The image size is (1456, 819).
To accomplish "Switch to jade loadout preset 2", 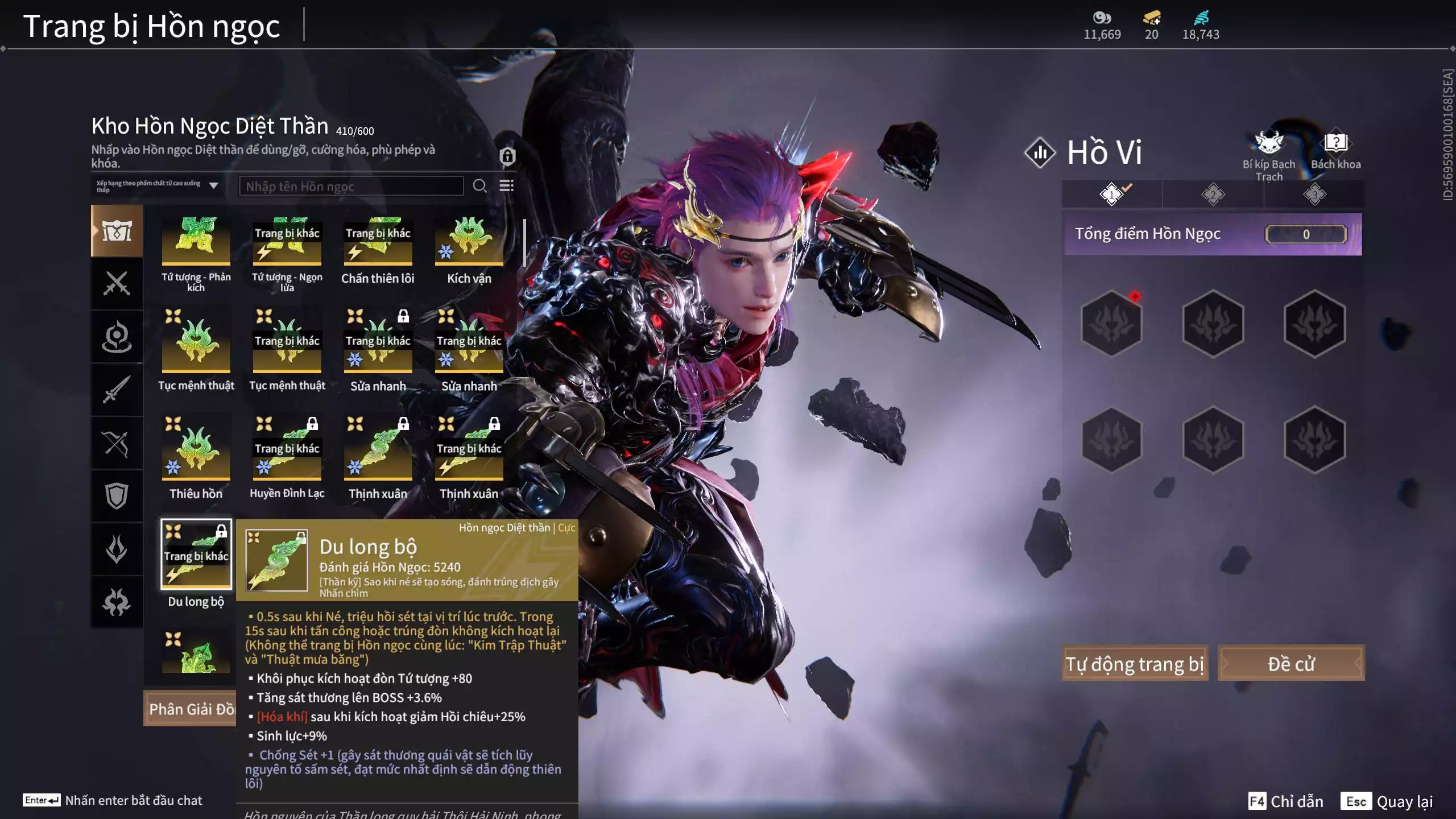I will [1213, 195].
